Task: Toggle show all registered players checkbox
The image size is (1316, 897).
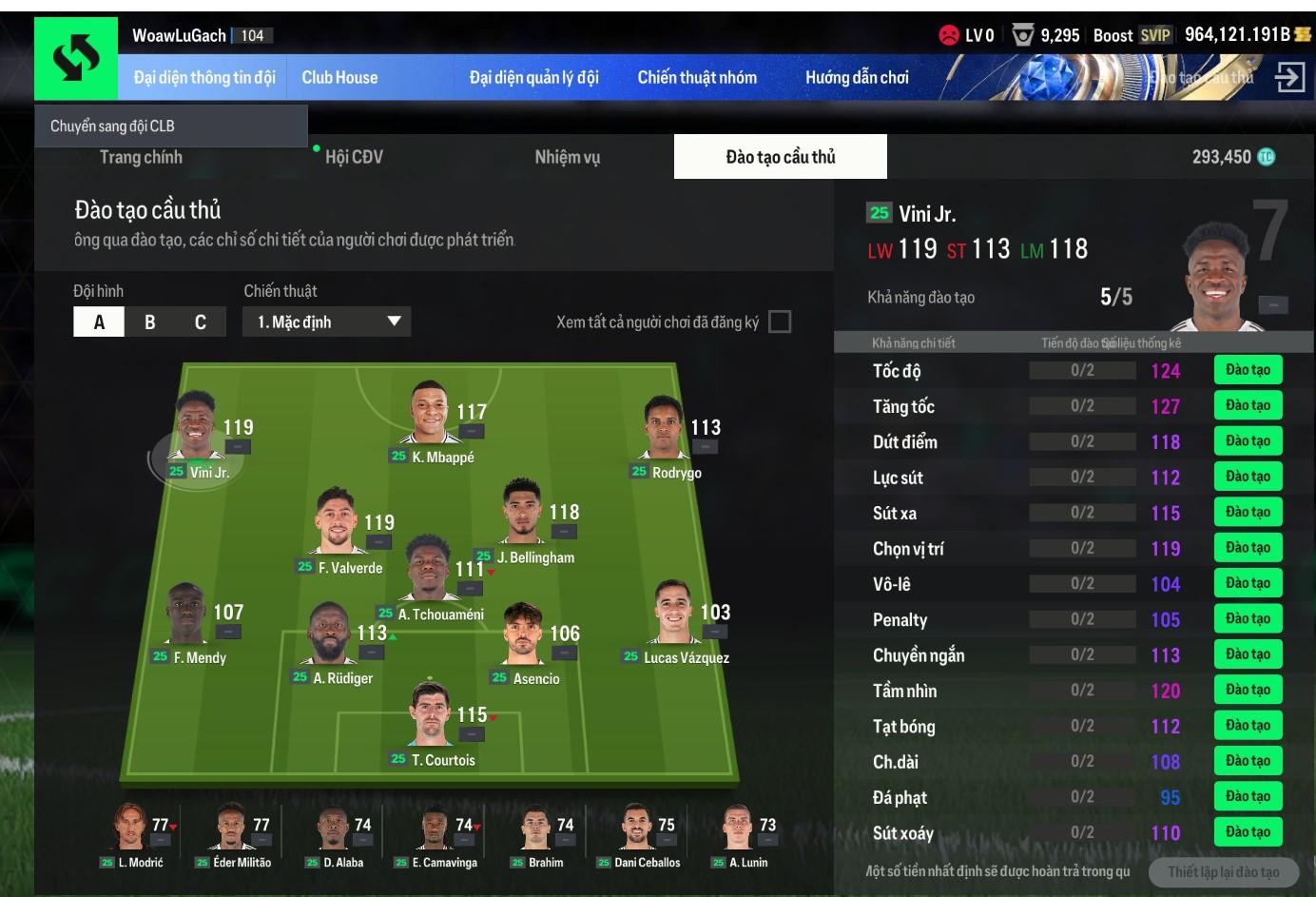Action: (780, 322)
